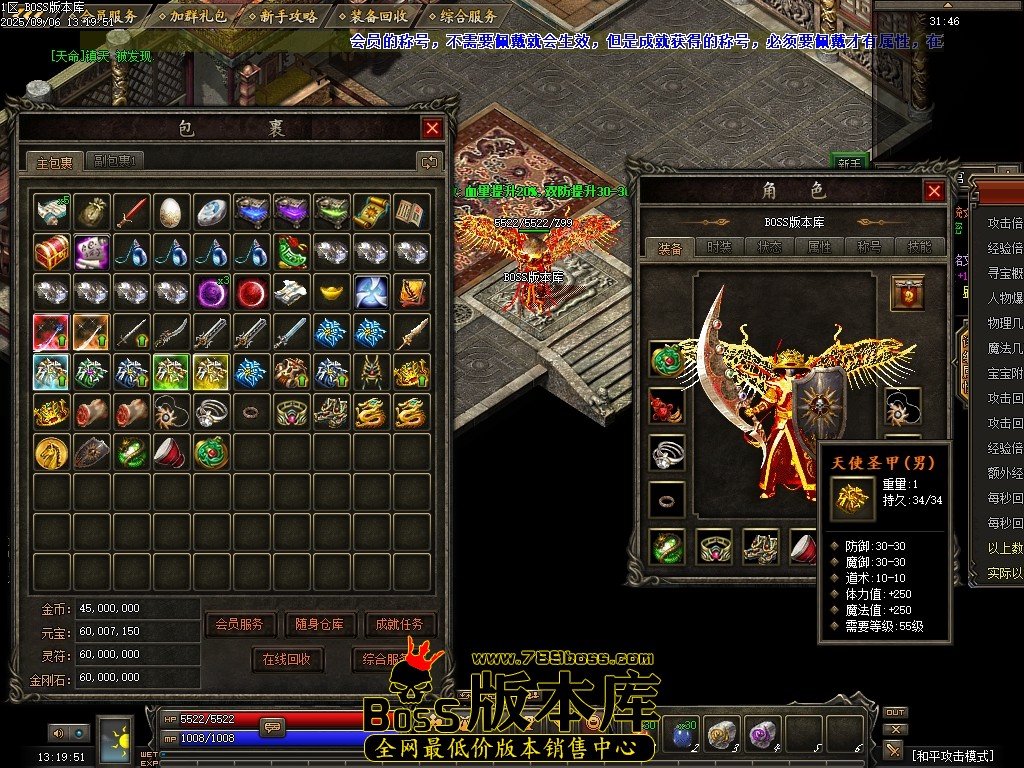Image resolution: width=1024 pixels, height=768 pixels.
Task: Select the white egg item in inventory
Action: point(172,211)
